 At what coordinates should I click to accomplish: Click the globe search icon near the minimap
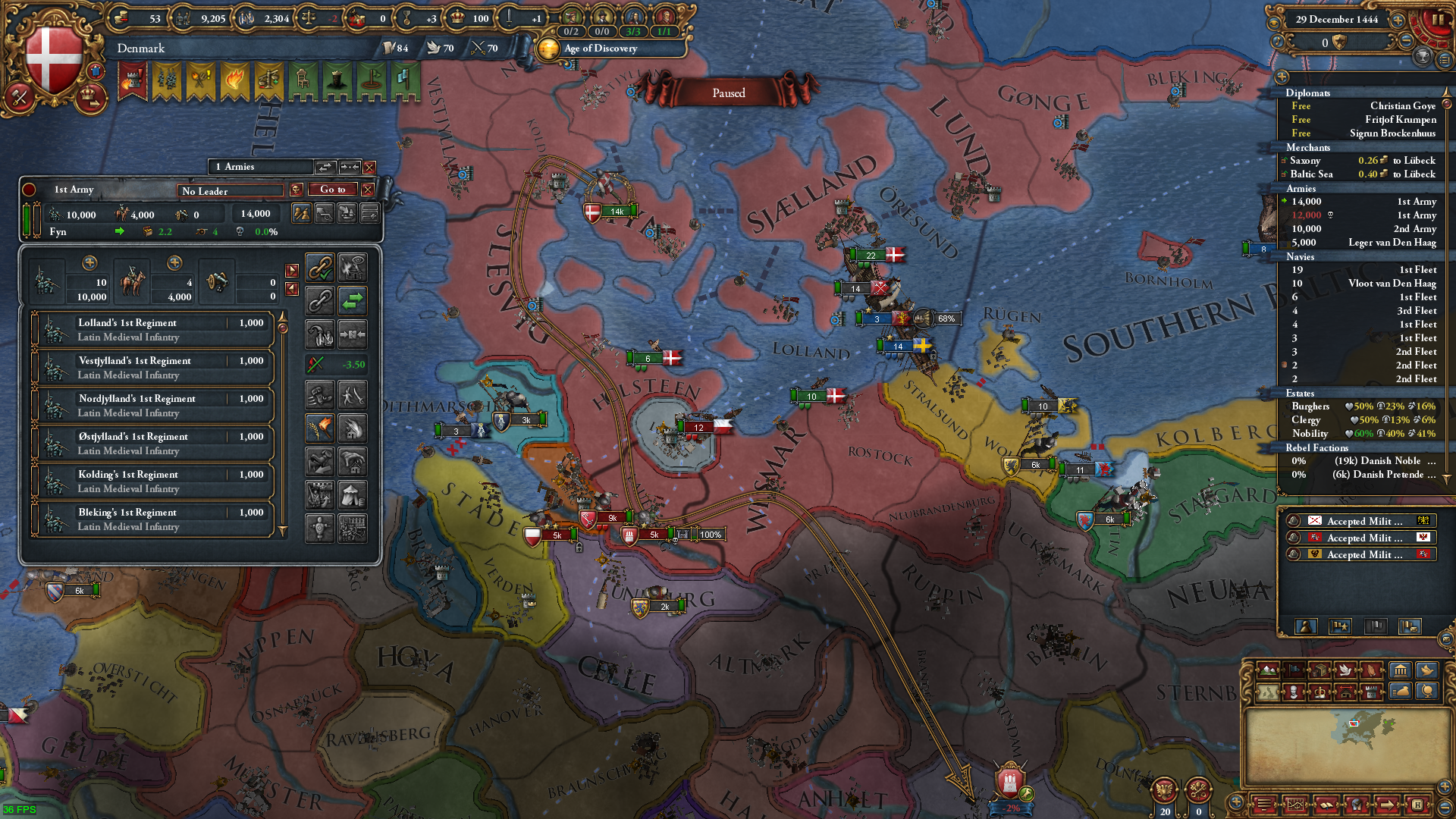pos(1427,692)
